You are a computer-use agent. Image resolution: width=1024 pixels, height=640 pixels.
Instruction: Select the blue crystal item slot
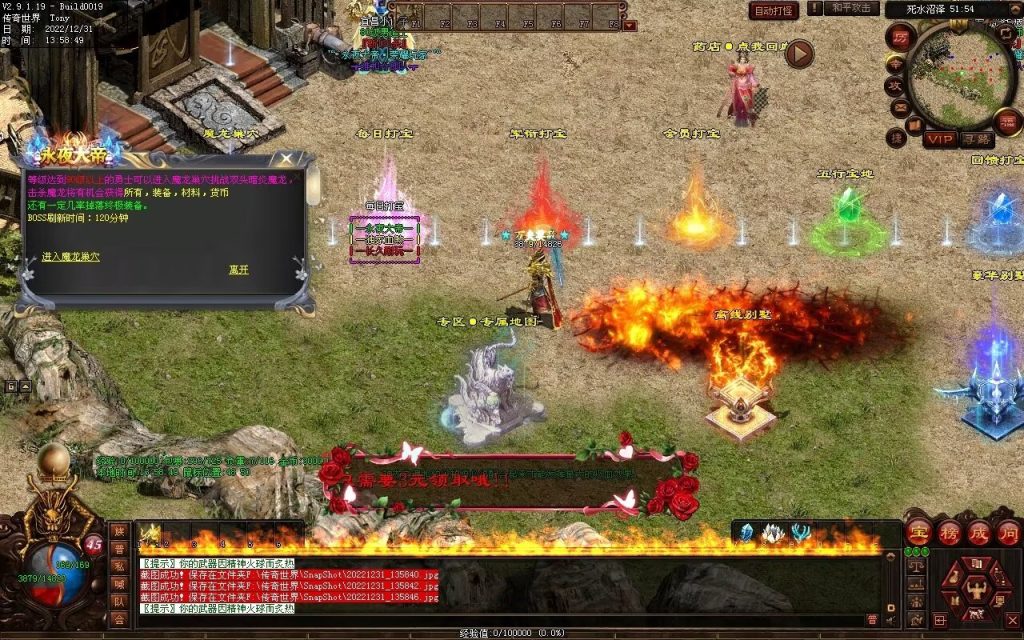pos(746,533)
